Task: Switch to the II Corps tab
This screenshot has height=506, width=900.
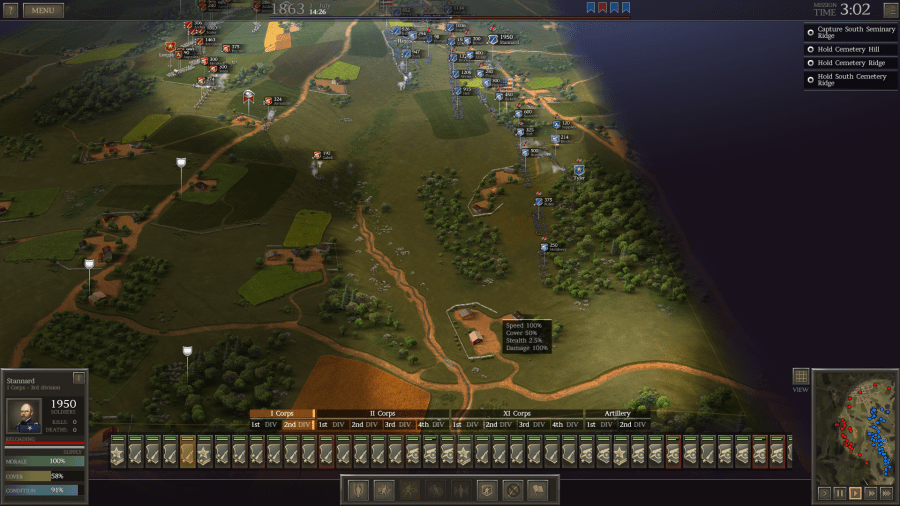Action: click(383, 413)
